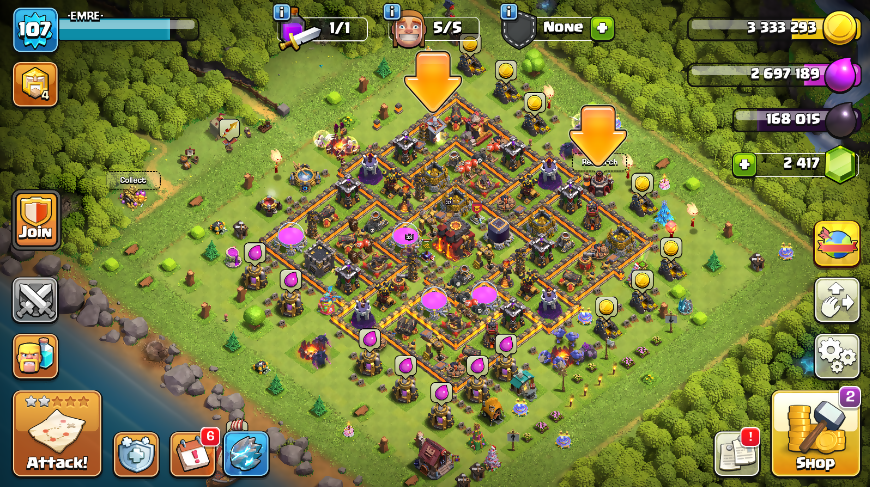Open the Settings gear
Viewport: 870px width, 487px height.
point(837,355)
